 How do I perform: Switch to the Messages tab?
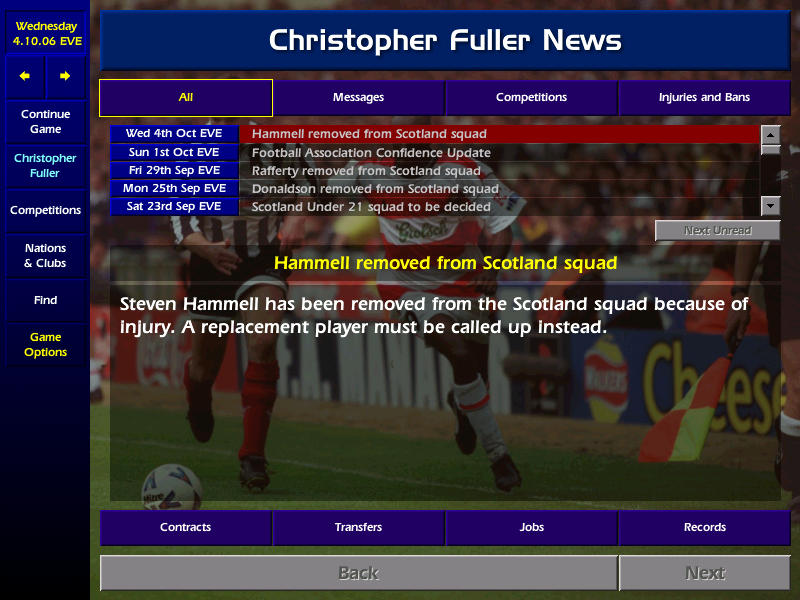358,98
